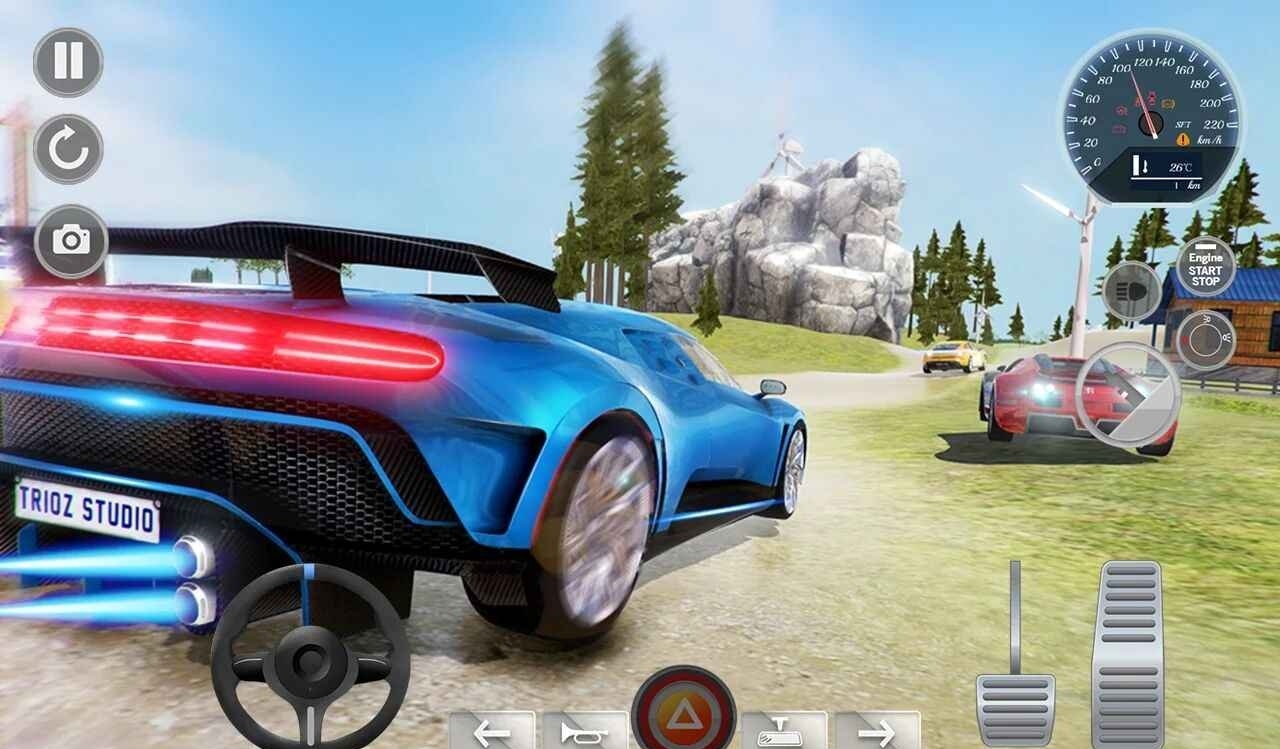Tap the large round gear selector button
The image size is (1280, 749).
tap(1128, 393)
